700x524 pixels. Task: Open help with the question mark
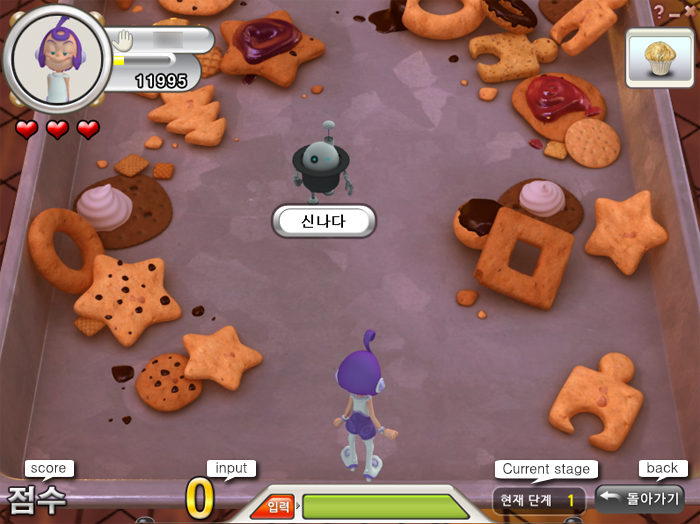click(659, 10)
